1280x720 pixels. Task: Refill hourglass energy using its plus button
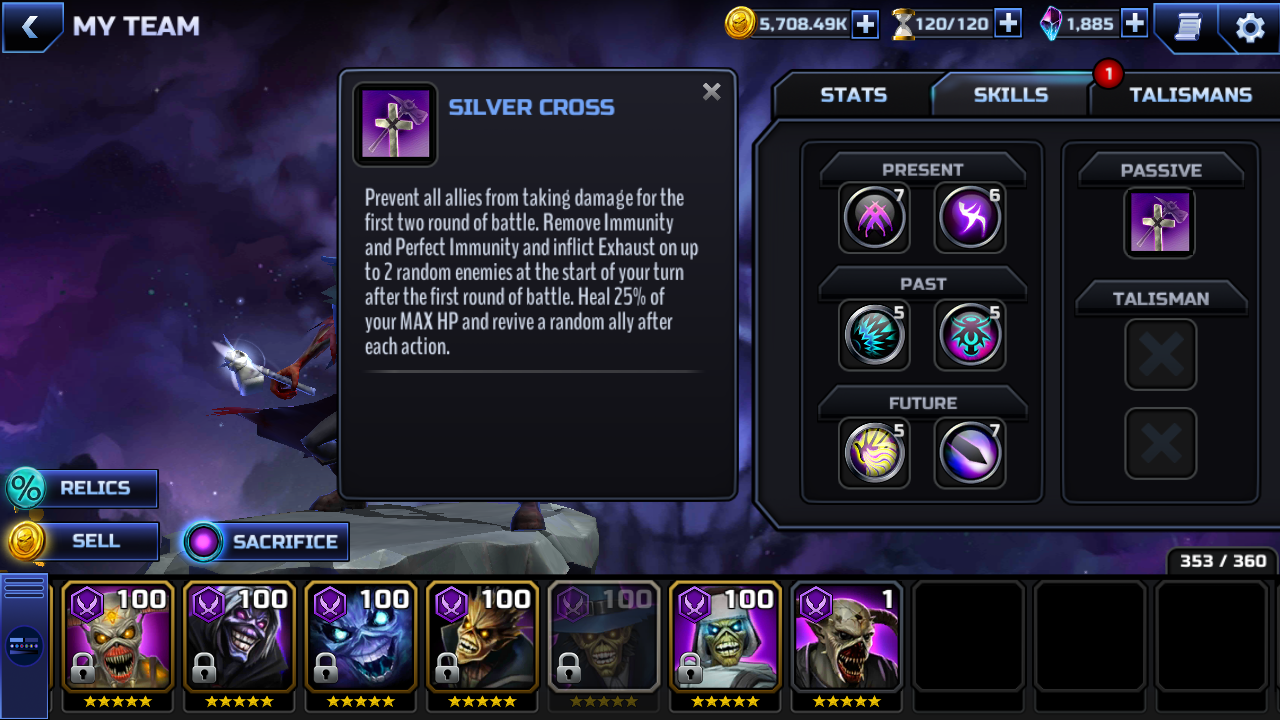[1008, 24]
